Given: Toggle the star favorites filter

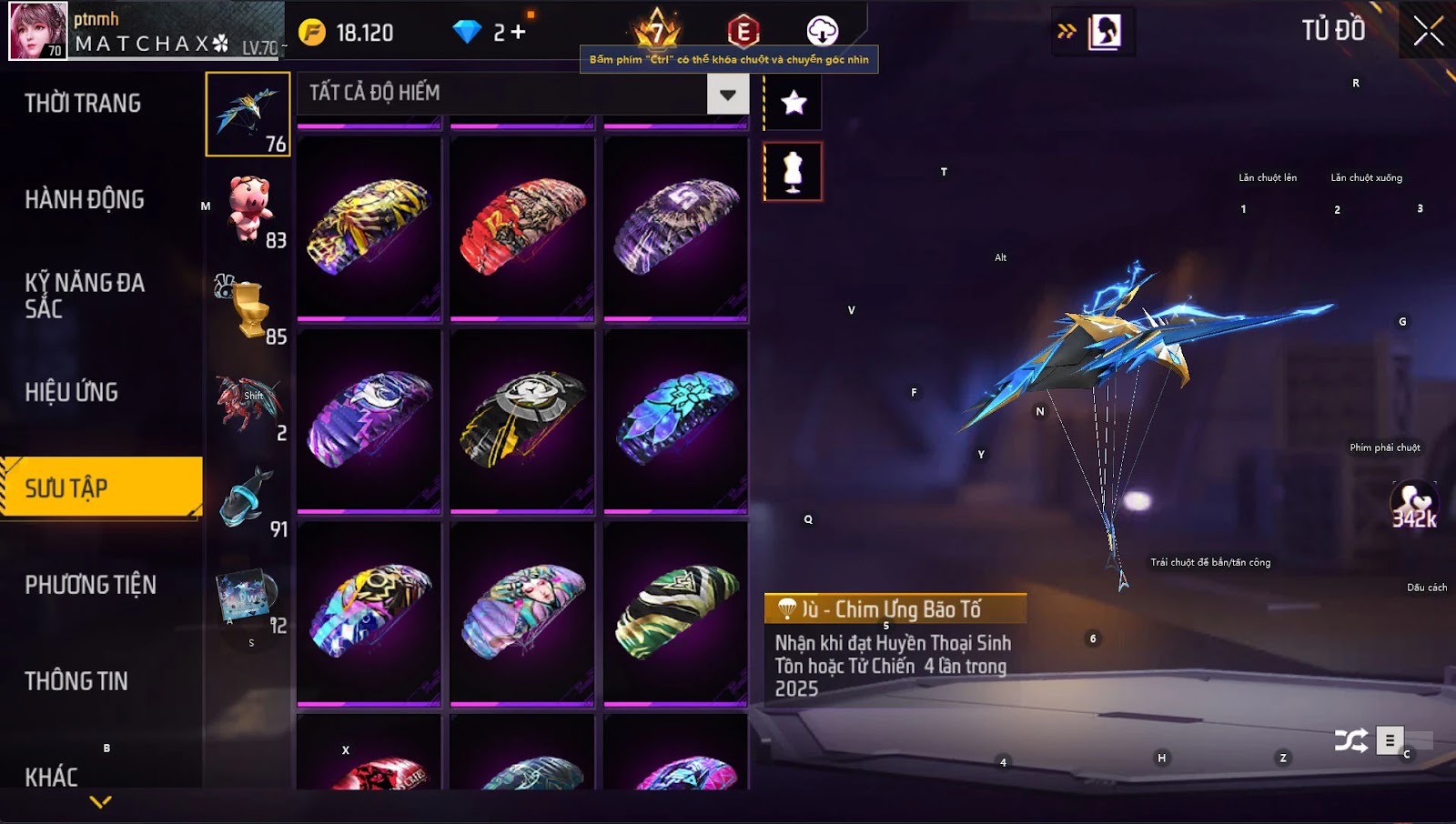Looking at the screenshot, I should point(794,103).
